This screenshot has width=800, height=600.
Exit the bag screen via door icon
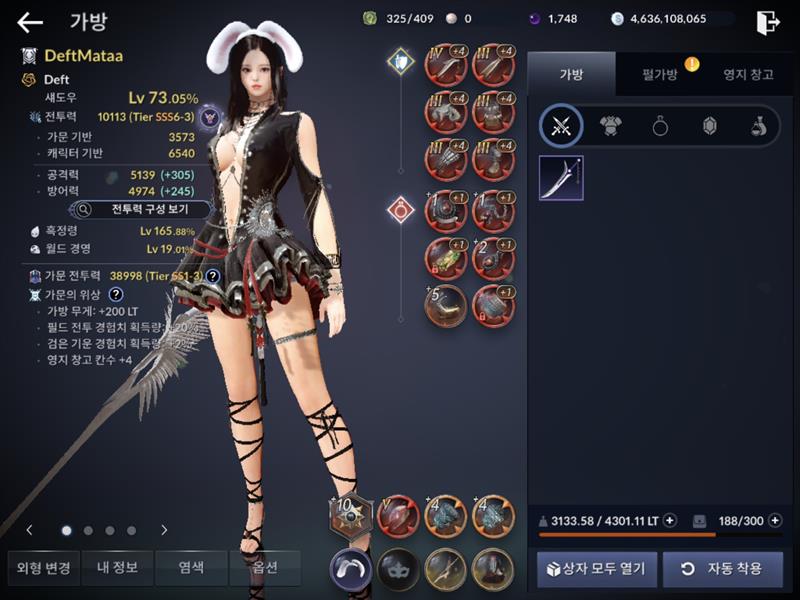[x=767, y=22]
